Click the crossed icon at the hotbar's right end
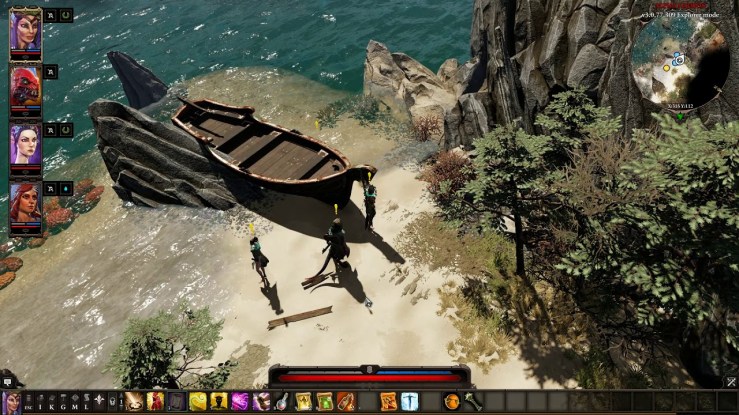The height and width of the screenshot is (415, 739). click(731, 382)
